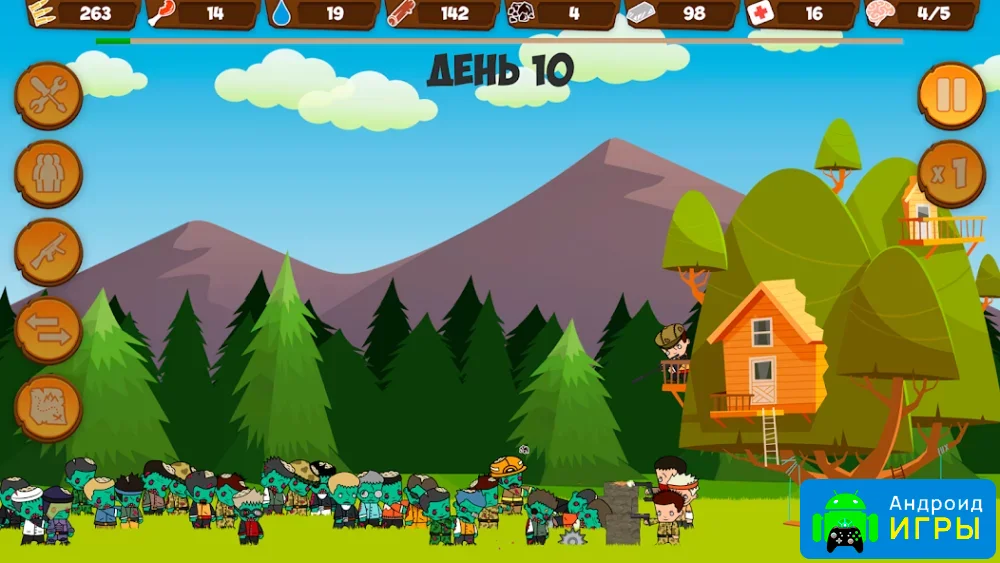Open the map button
The height and width of the screenshot is (563, 1000).
[48, 408]
